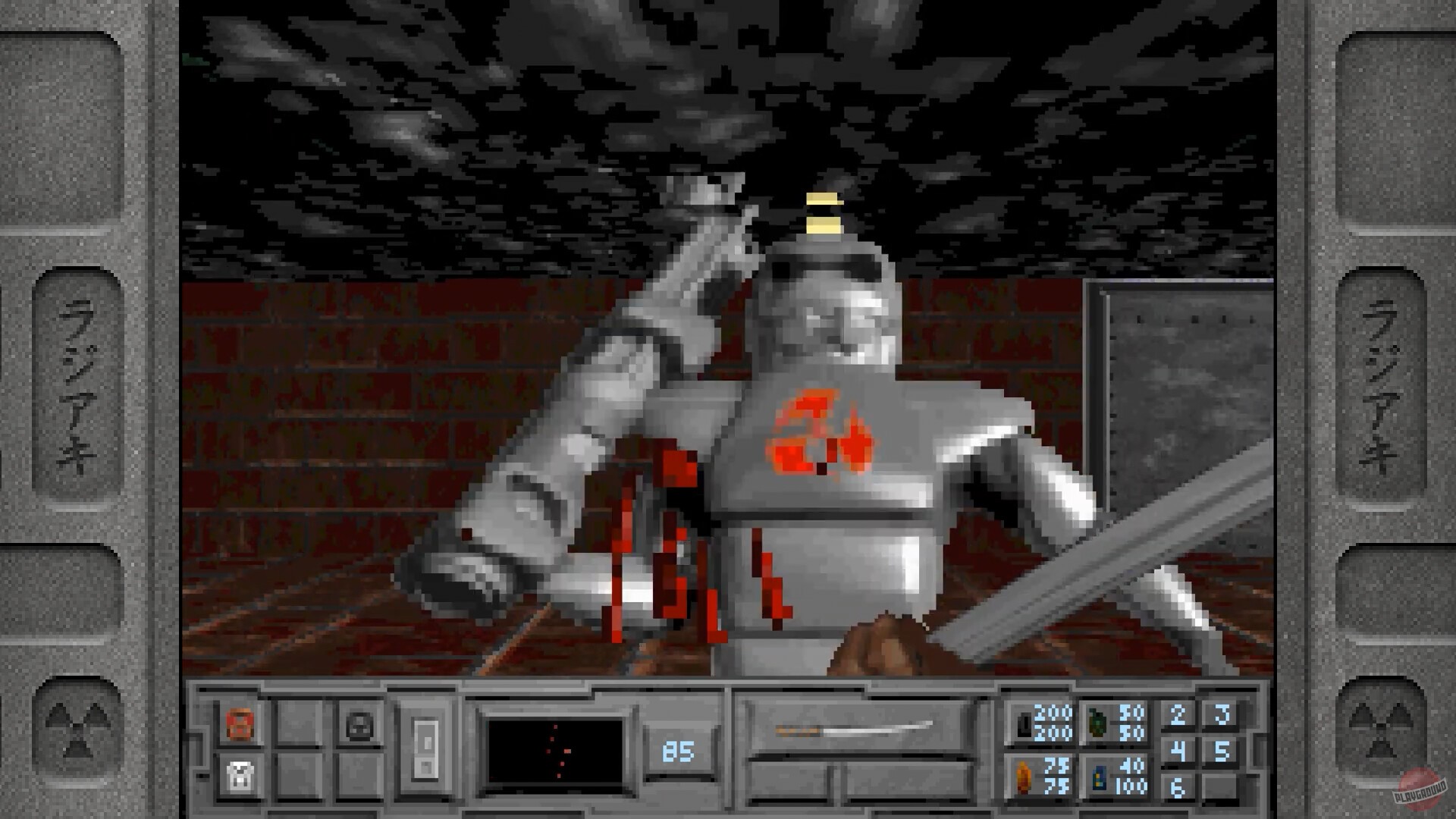Click the health value reading 85
1456x819 pixels.
pyautogui.click(x=677, y=752)
